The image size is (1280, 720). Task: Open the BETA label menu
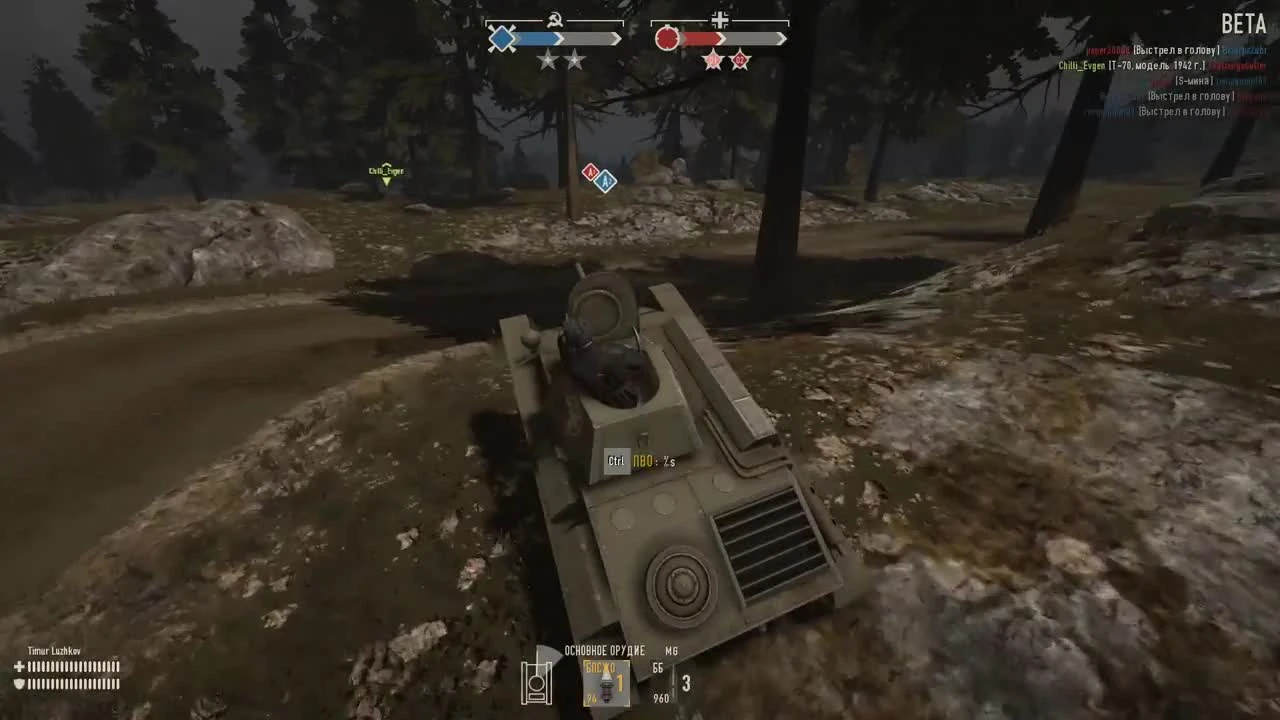1243,24
